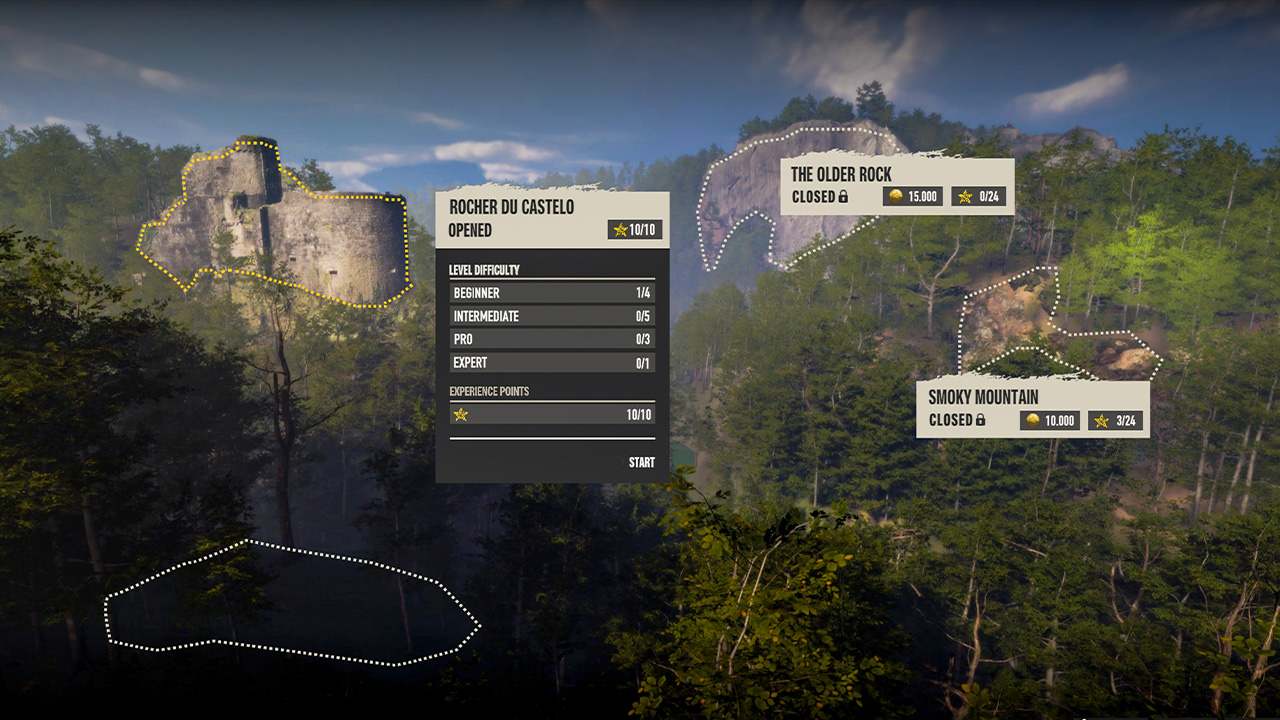Viewport: 1280px width, 720px height.
Task: Click the coin icon next to 15.000
Action: pos(897,196)
